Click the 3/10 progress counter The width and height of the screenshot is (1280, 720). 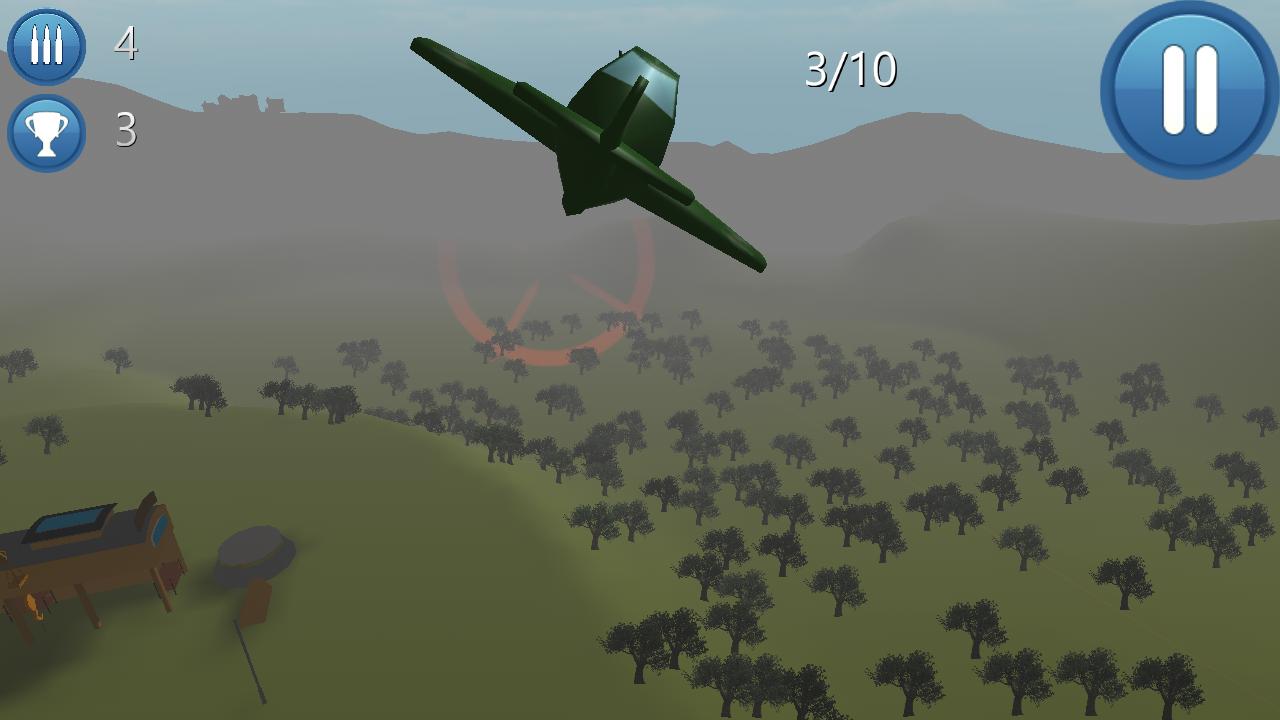point(851,68)
